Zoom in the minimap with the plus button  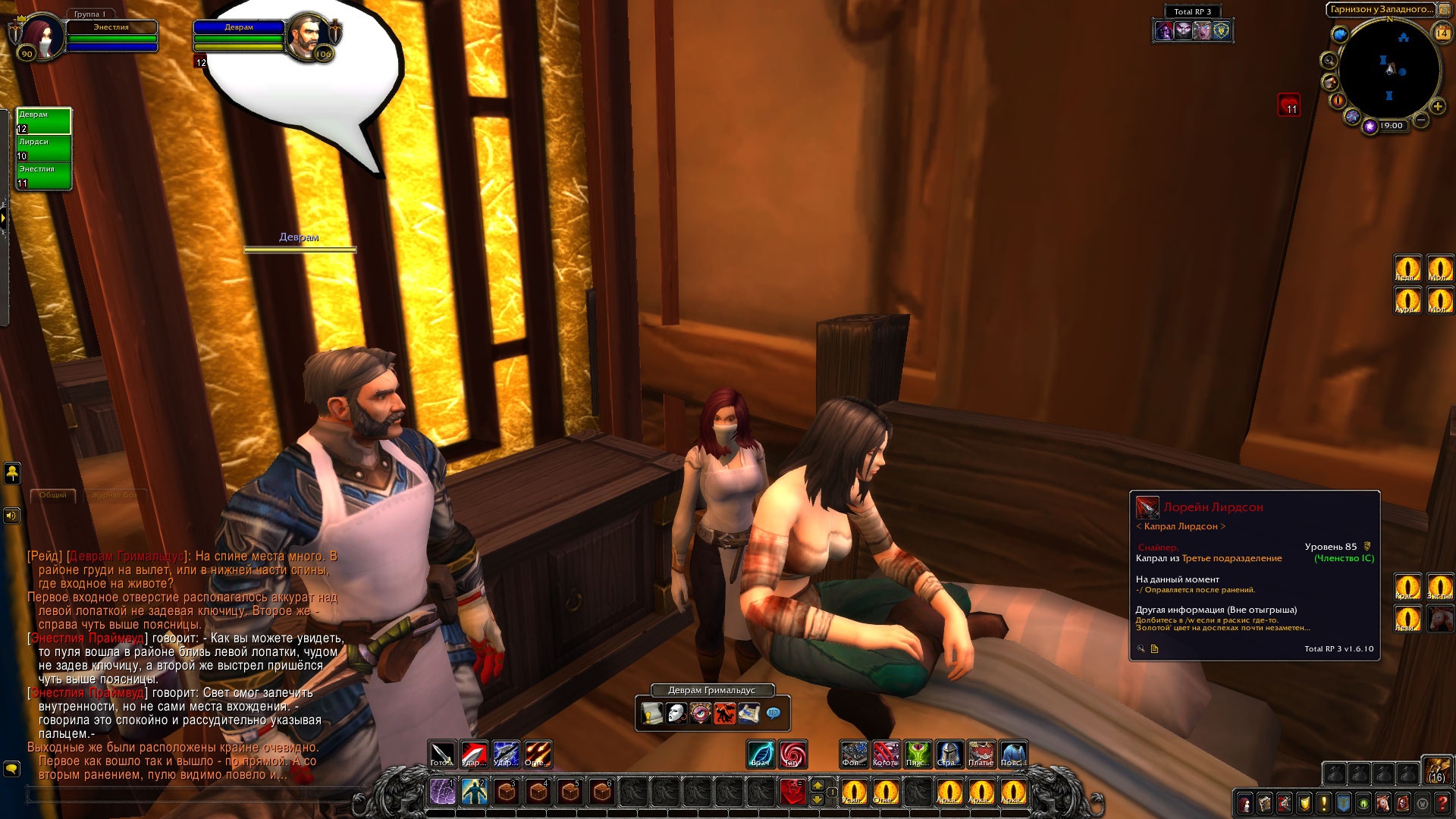[x=1437, y=107]
